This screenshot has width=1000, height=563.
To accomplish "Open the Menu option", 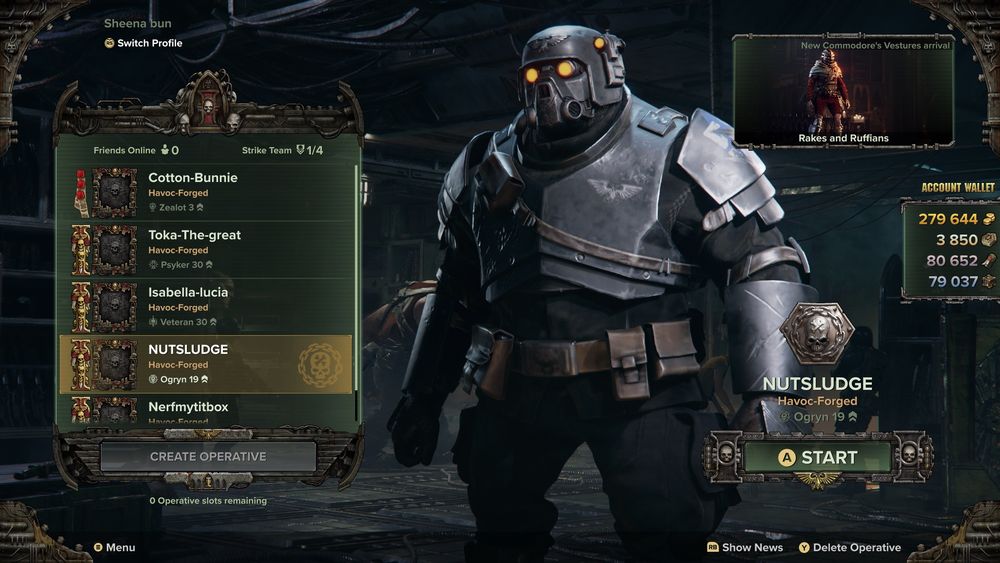I will pyautogui.click(x=114, y=547).
